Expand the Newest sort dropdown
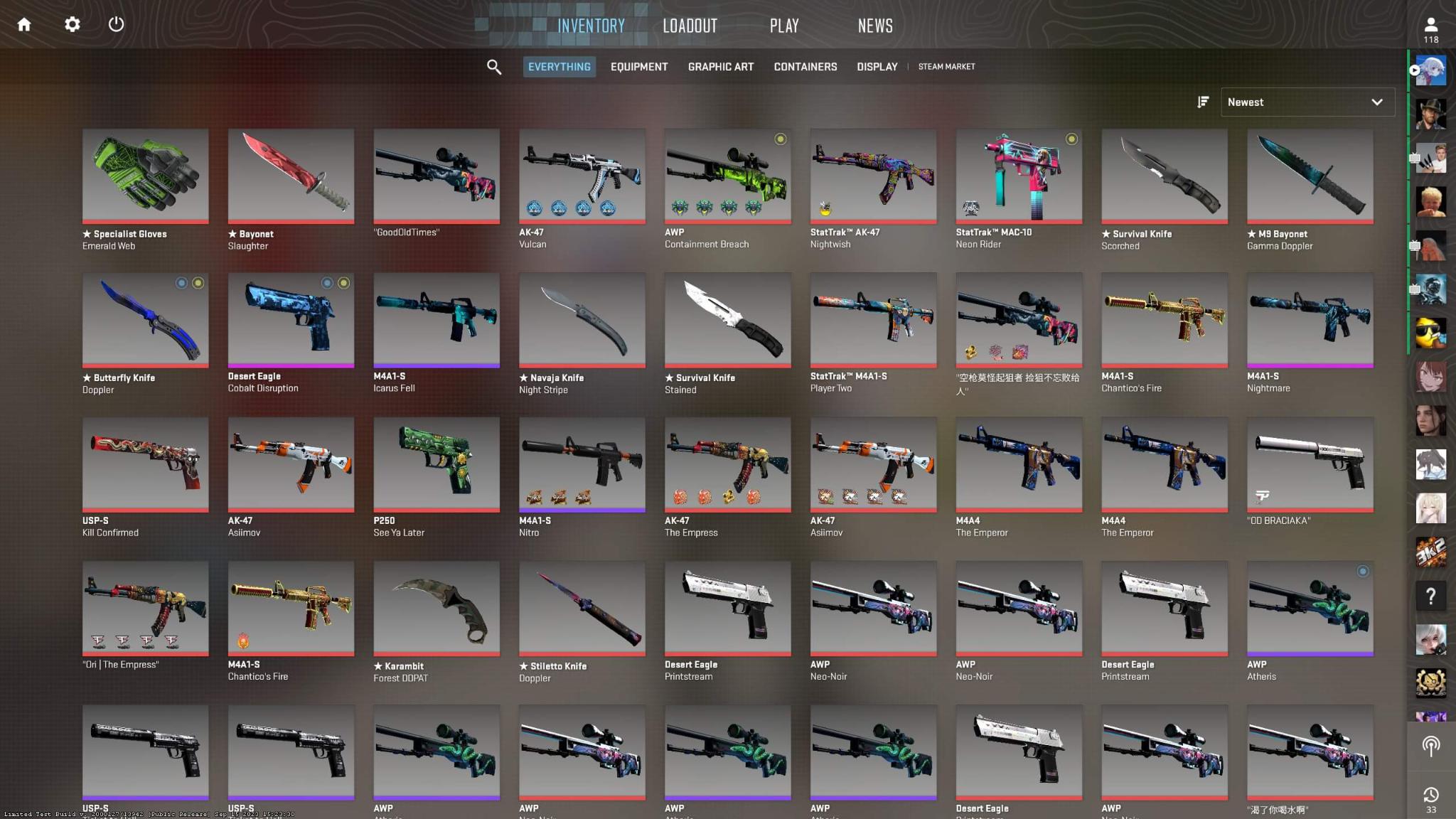Screen dimensions: 1456x819 [x=1307, y=102]
